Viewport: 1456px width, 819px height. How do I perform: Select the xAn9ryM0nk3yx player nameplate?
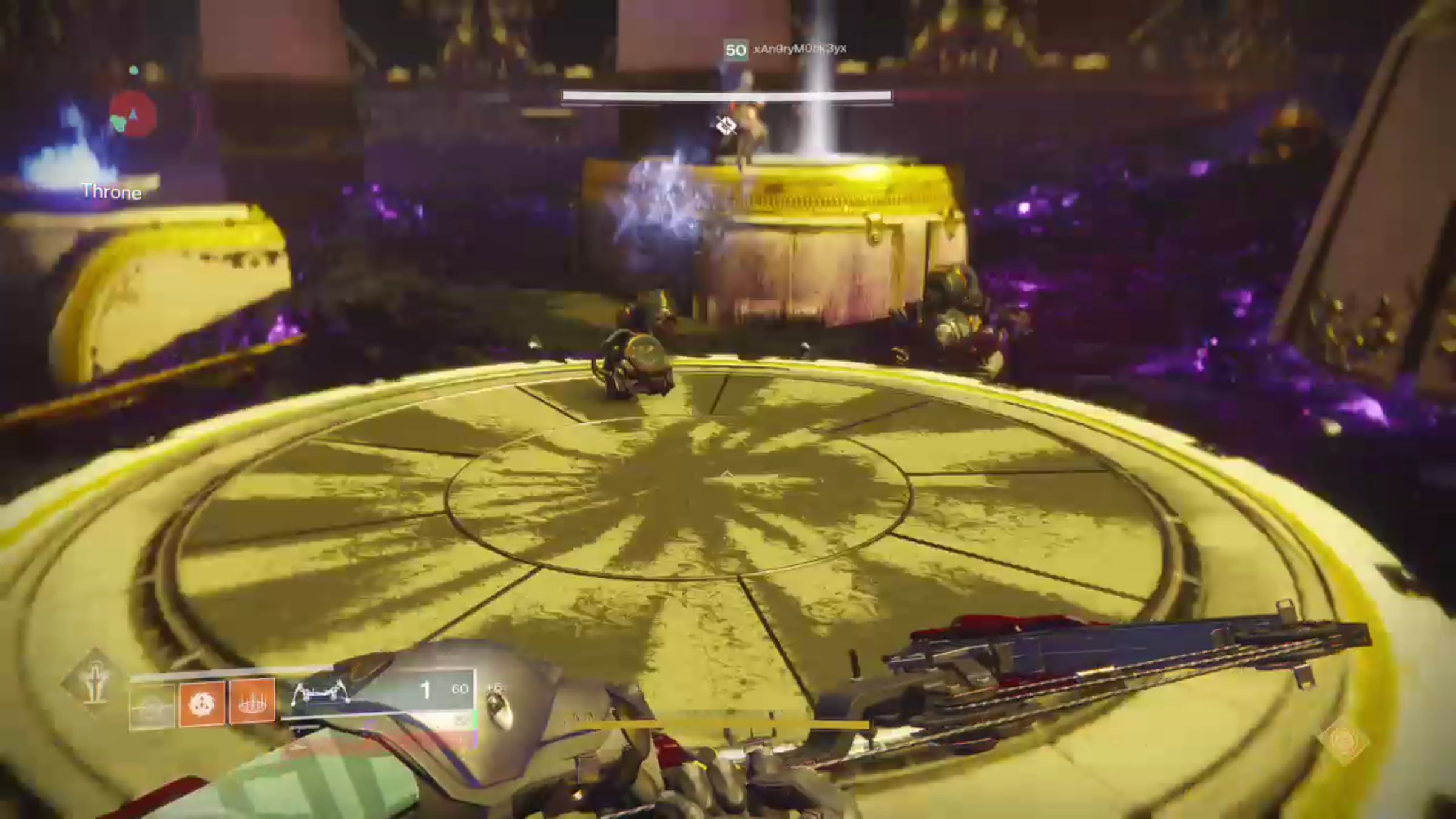pos(799,49)
